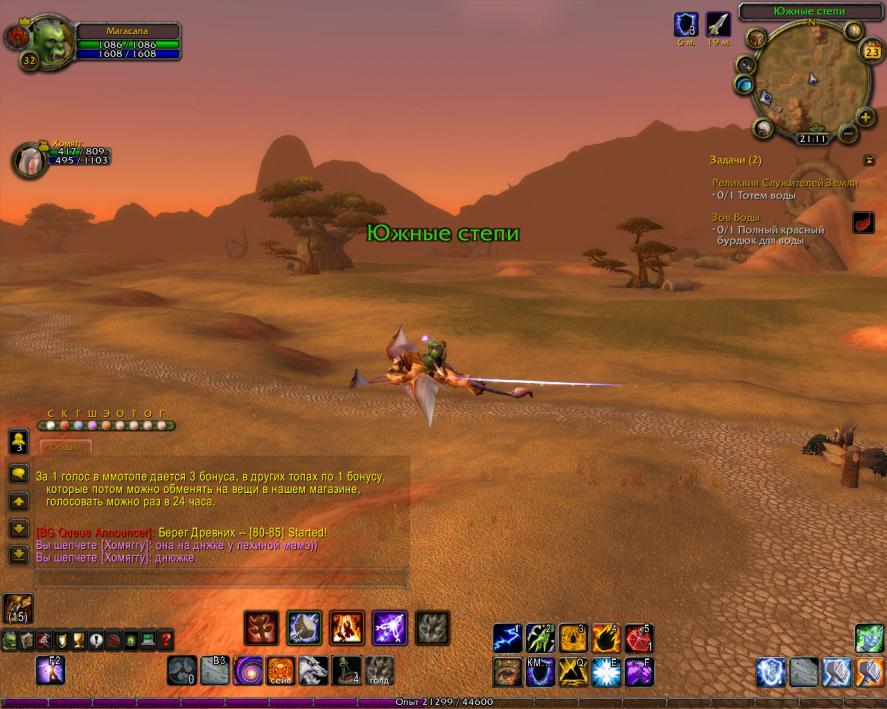Use the white frost burst ability on E
The height and width of the screenshot is (709, 887).
[x=606, y=671]
